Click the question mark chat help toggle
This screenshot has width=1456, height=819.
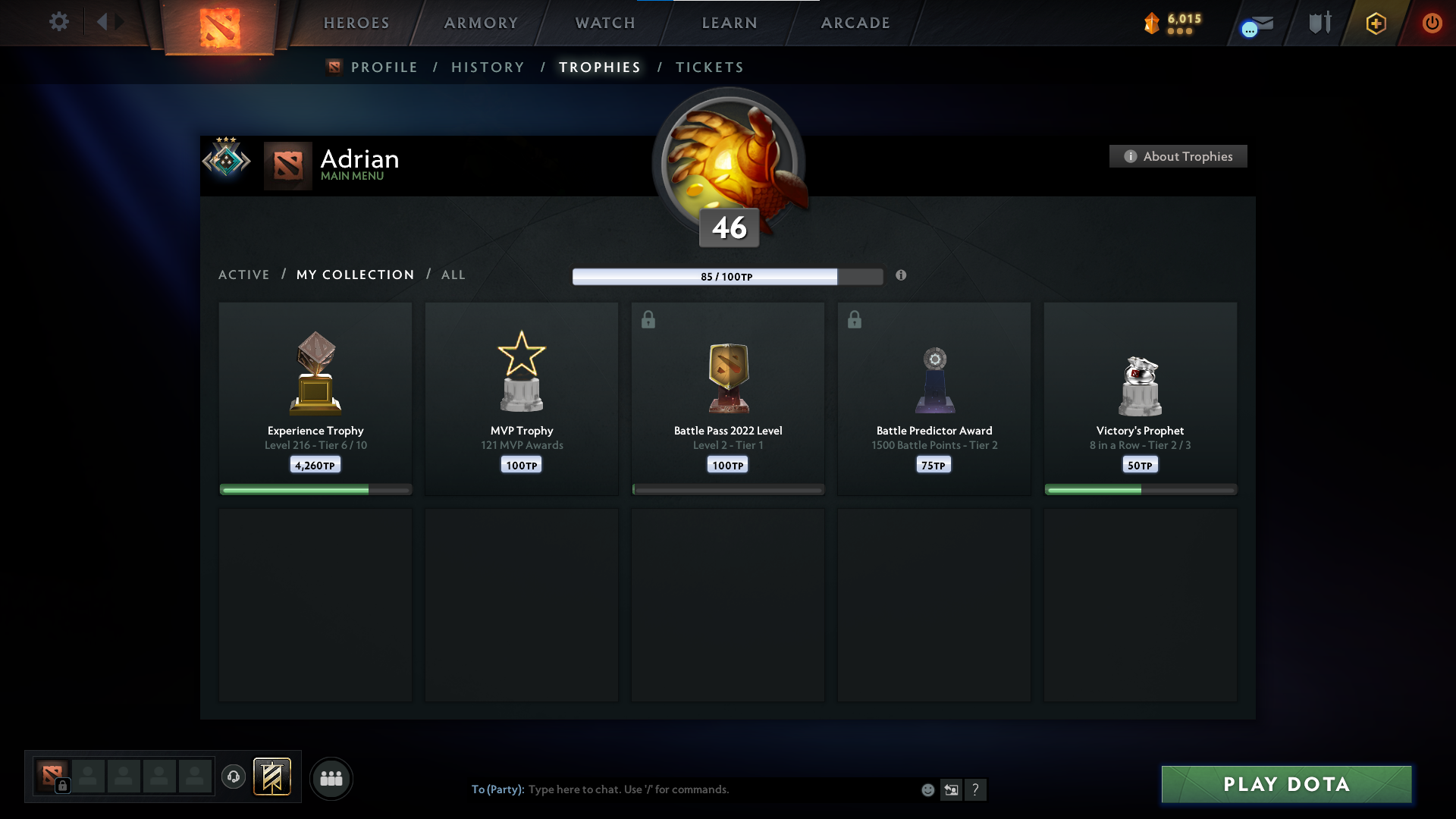977,789
